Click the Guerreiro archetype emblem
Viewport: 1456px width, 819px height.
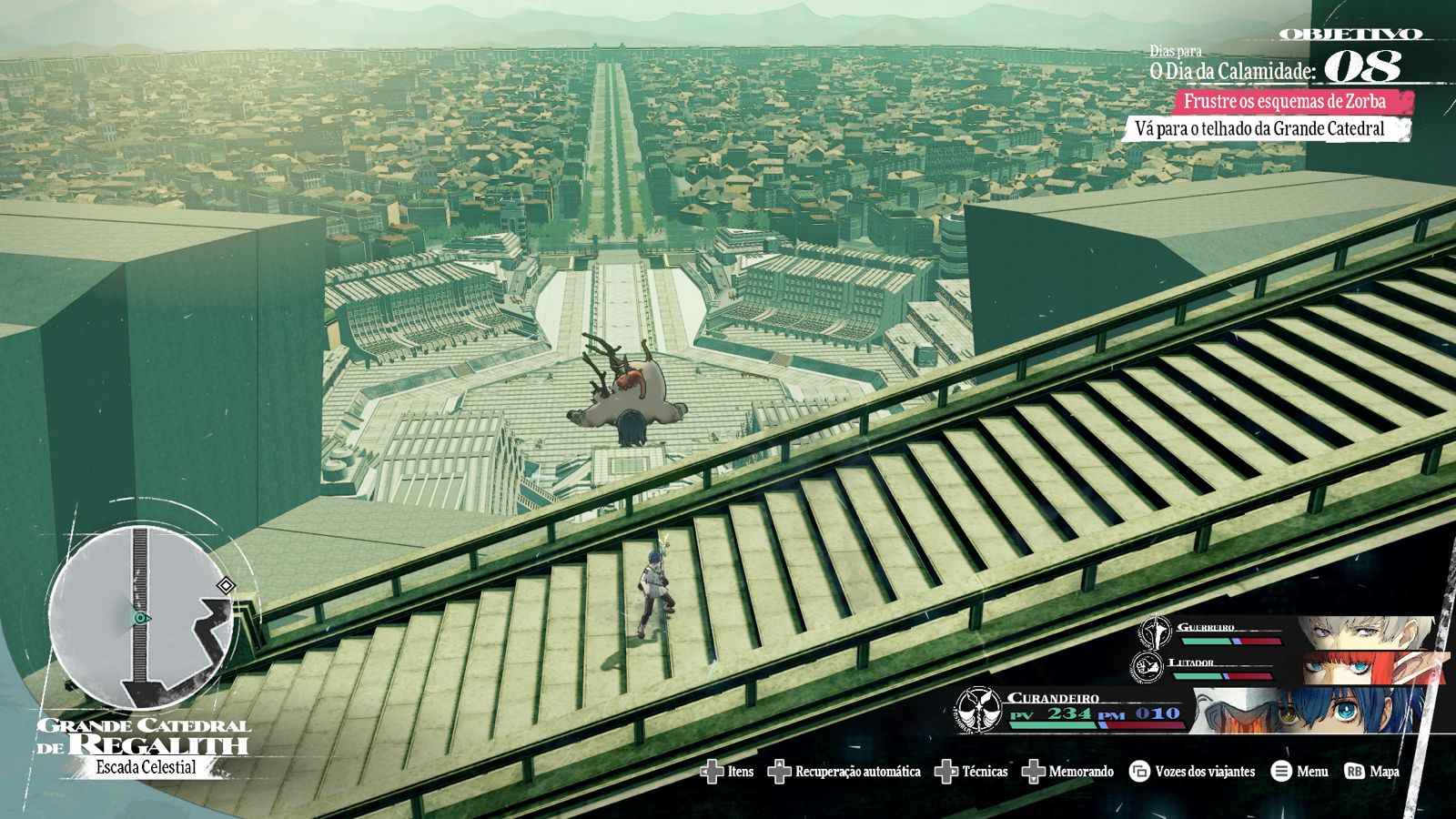[x=1157, y=631]
